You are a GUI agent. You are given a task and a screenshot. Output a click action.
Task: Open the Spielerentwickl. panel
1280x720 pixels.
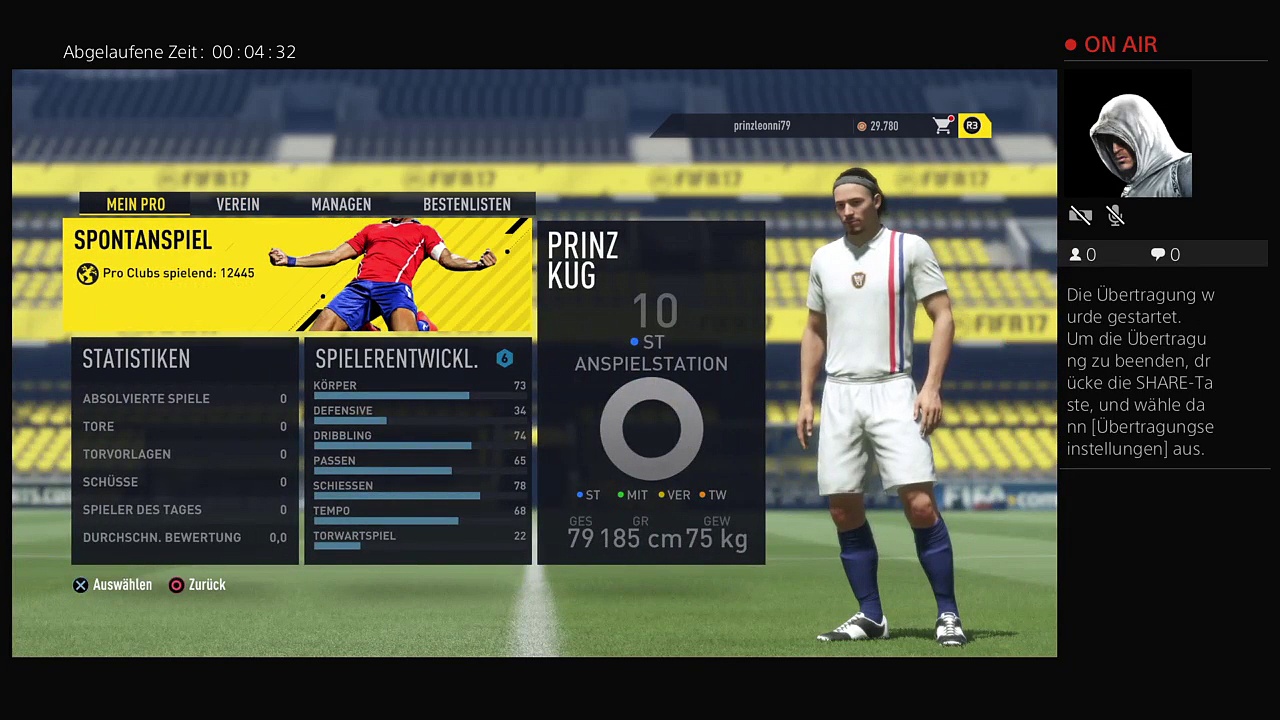418,451
